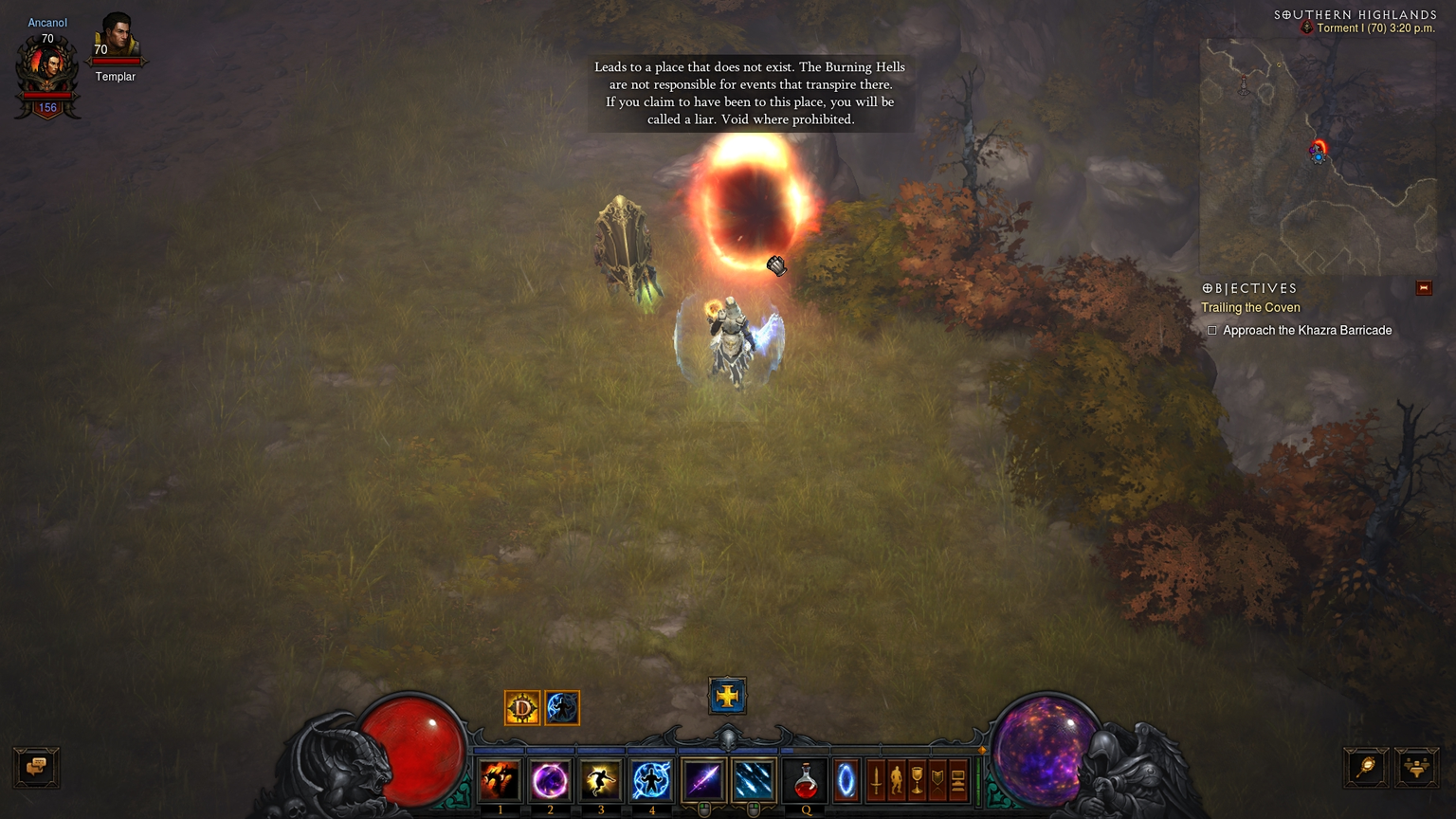The image size is (1456, 819).
Task: Click the golden cross buff icon
Action: pos(727,696)
